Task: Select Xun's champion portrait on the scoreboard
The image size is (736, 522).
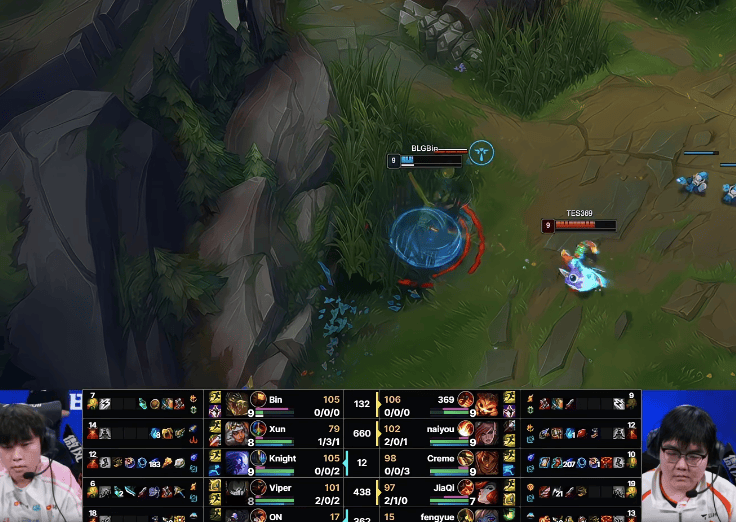Action: point(238,433)
